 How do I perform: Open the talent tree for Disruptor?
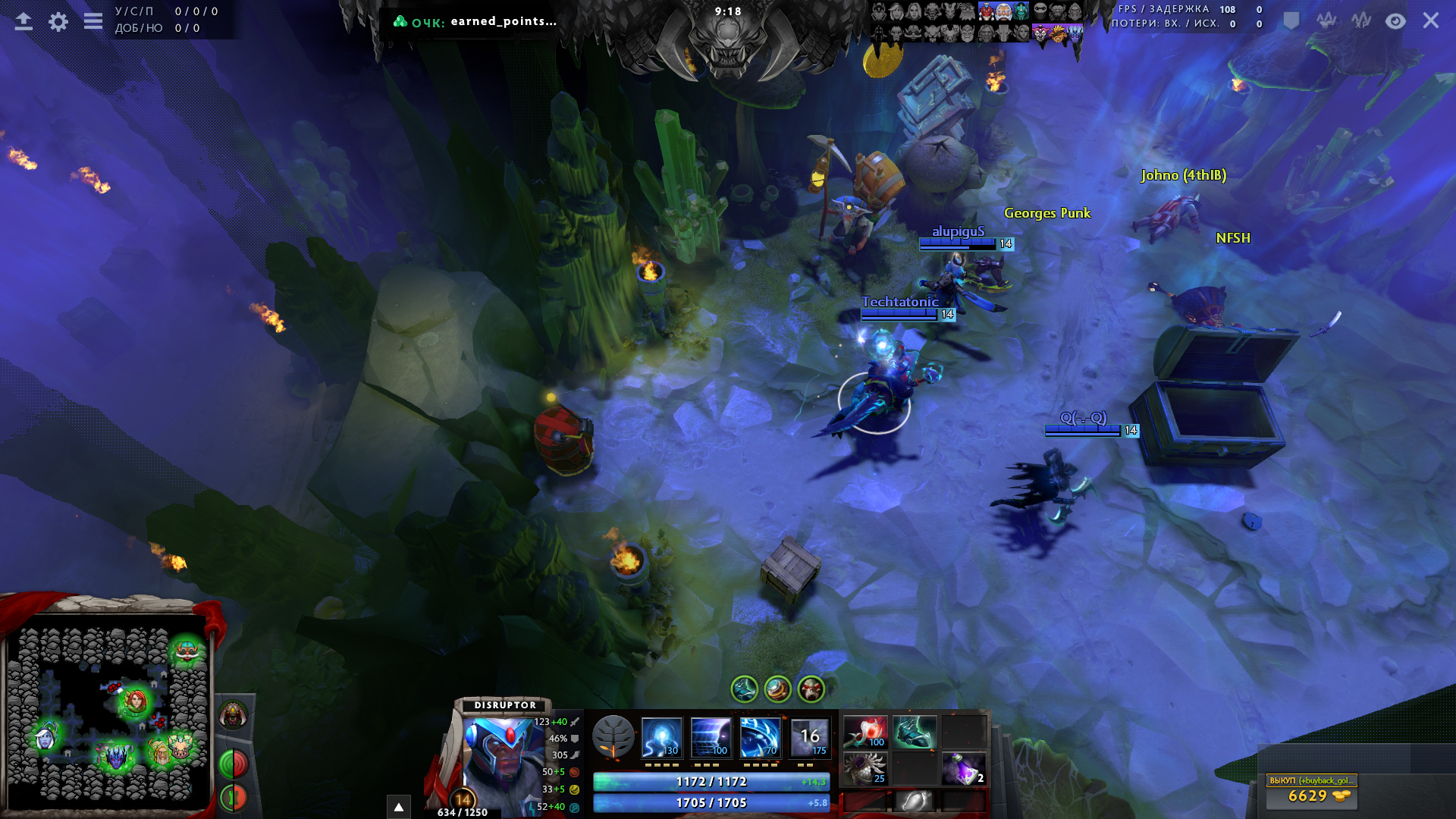[614, 736]
